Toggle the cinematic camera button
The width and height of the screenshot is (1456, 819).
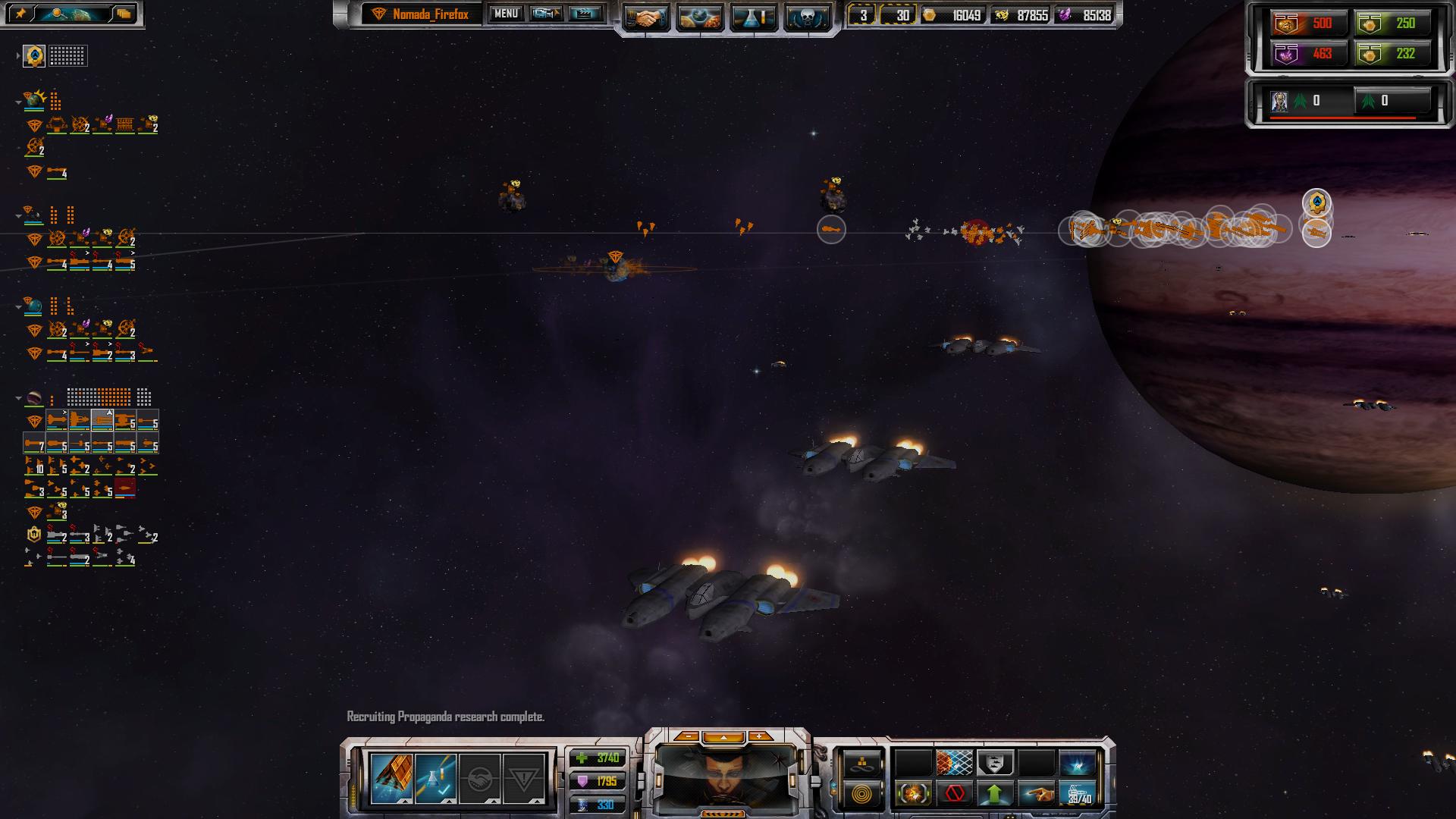[546, 14]
